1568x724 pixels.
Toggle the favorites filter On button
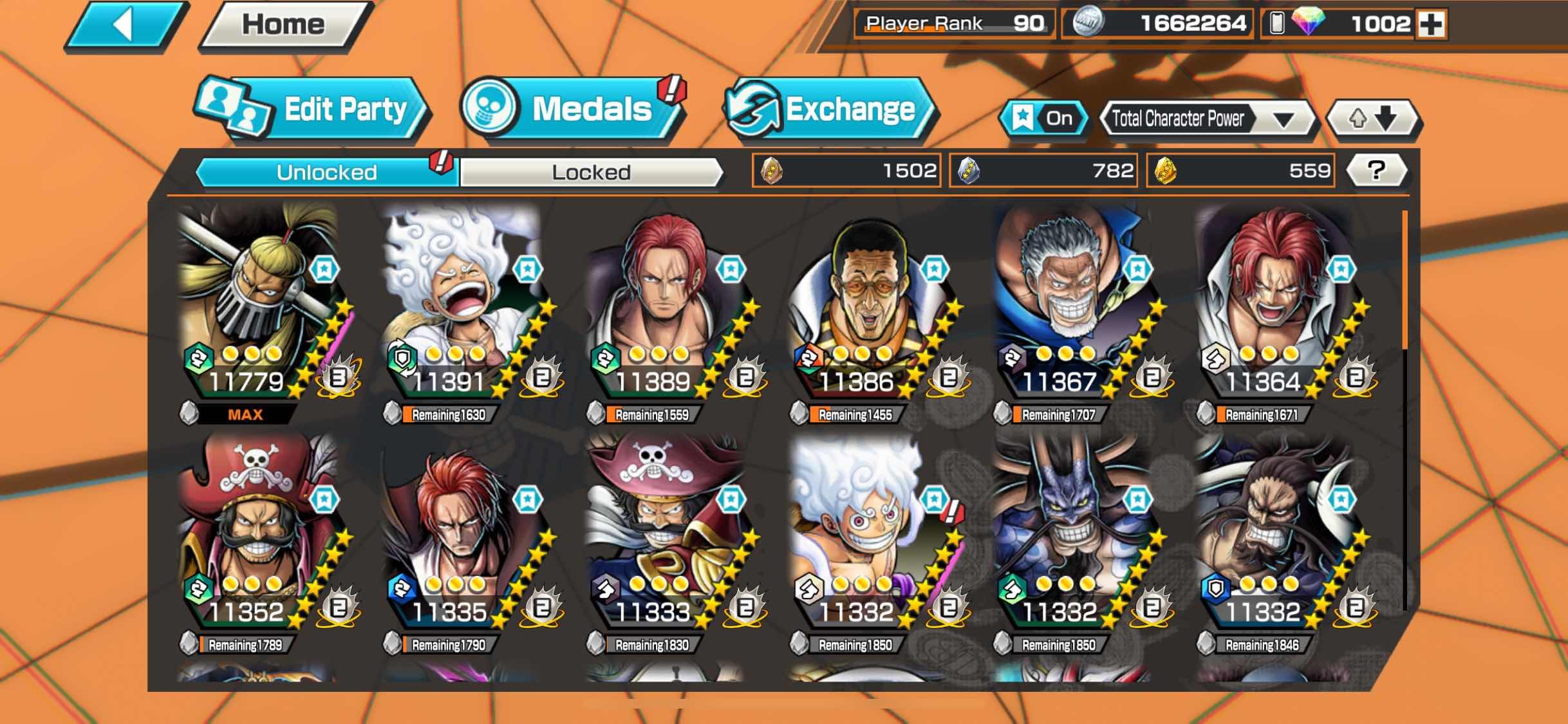click(1043, 118)
